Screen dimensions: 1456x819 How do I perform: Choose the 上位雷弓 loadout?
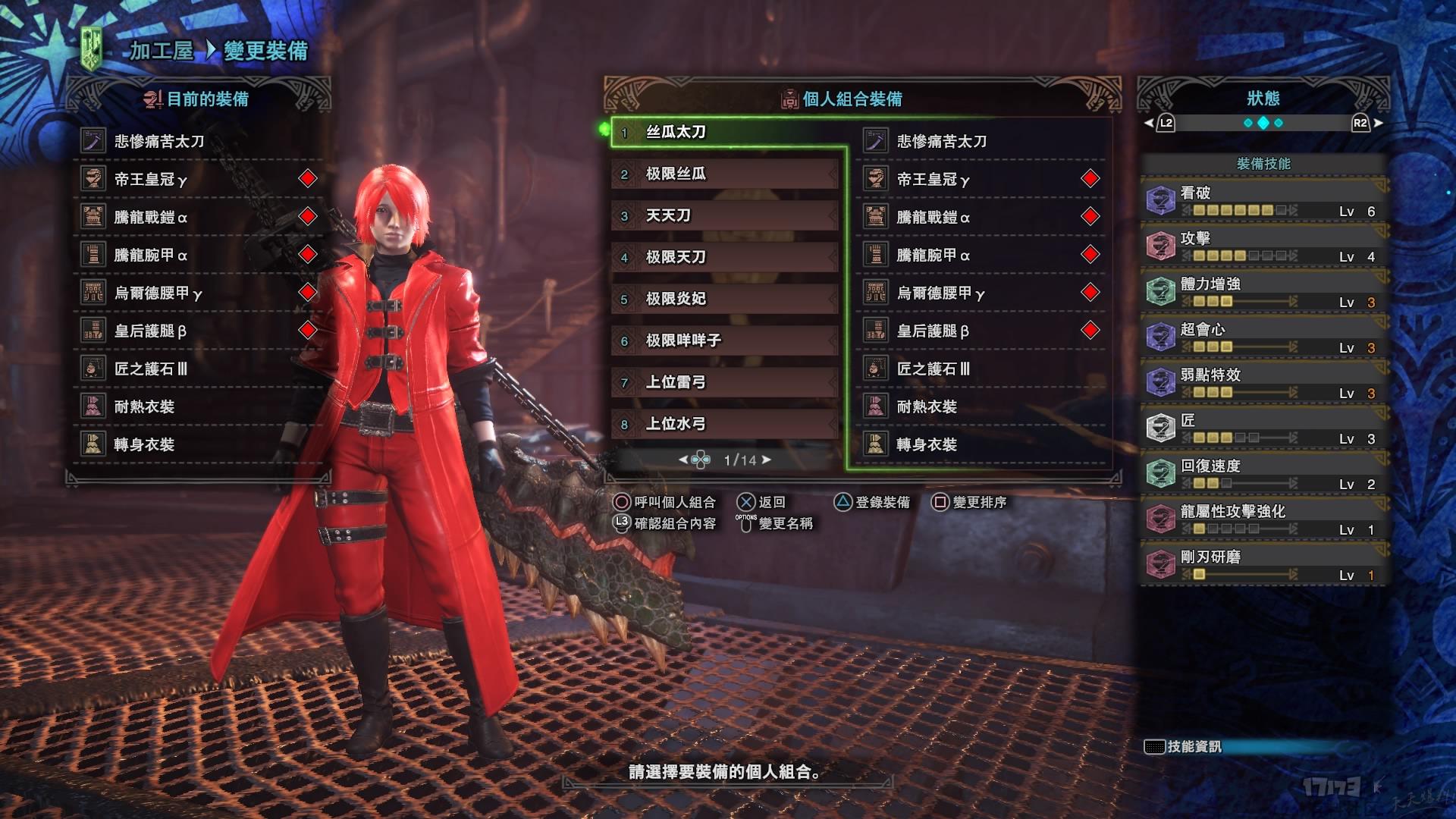tap(725, 382)
